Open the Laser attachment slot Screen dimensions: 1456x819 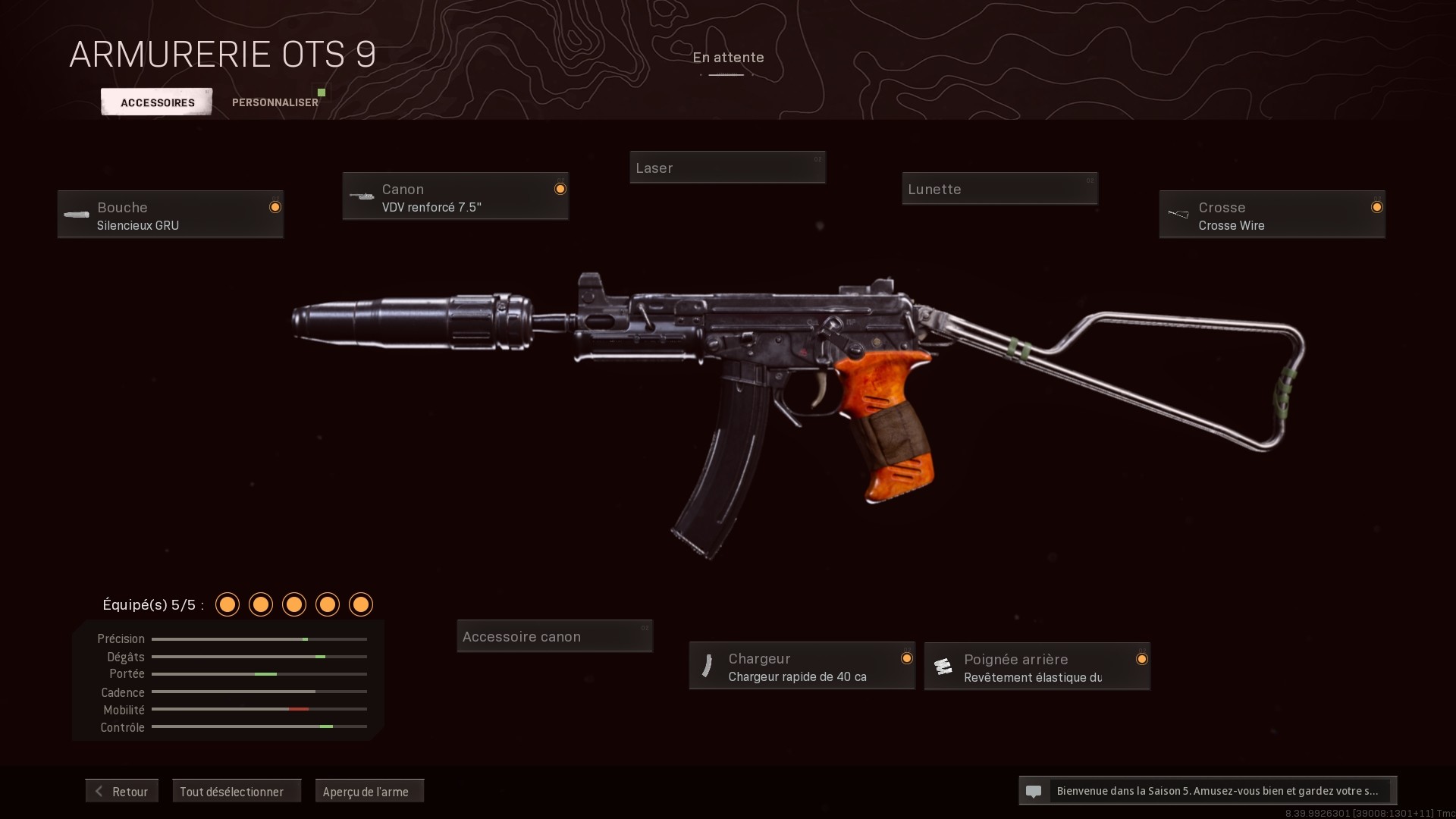pos(726,167)
